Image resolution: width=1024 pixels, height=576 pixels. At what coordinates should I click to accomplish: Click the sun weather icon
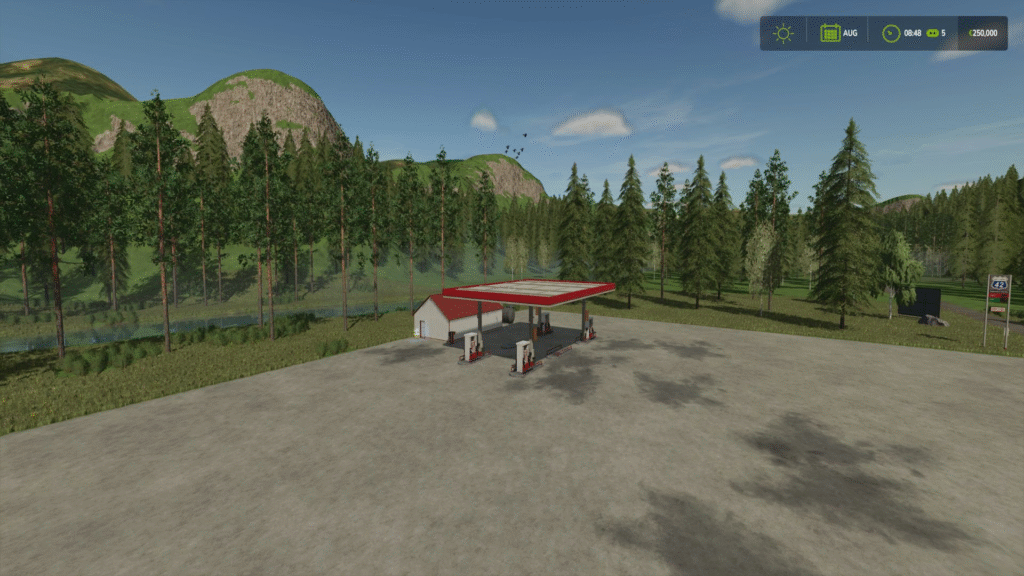(783, 33)
